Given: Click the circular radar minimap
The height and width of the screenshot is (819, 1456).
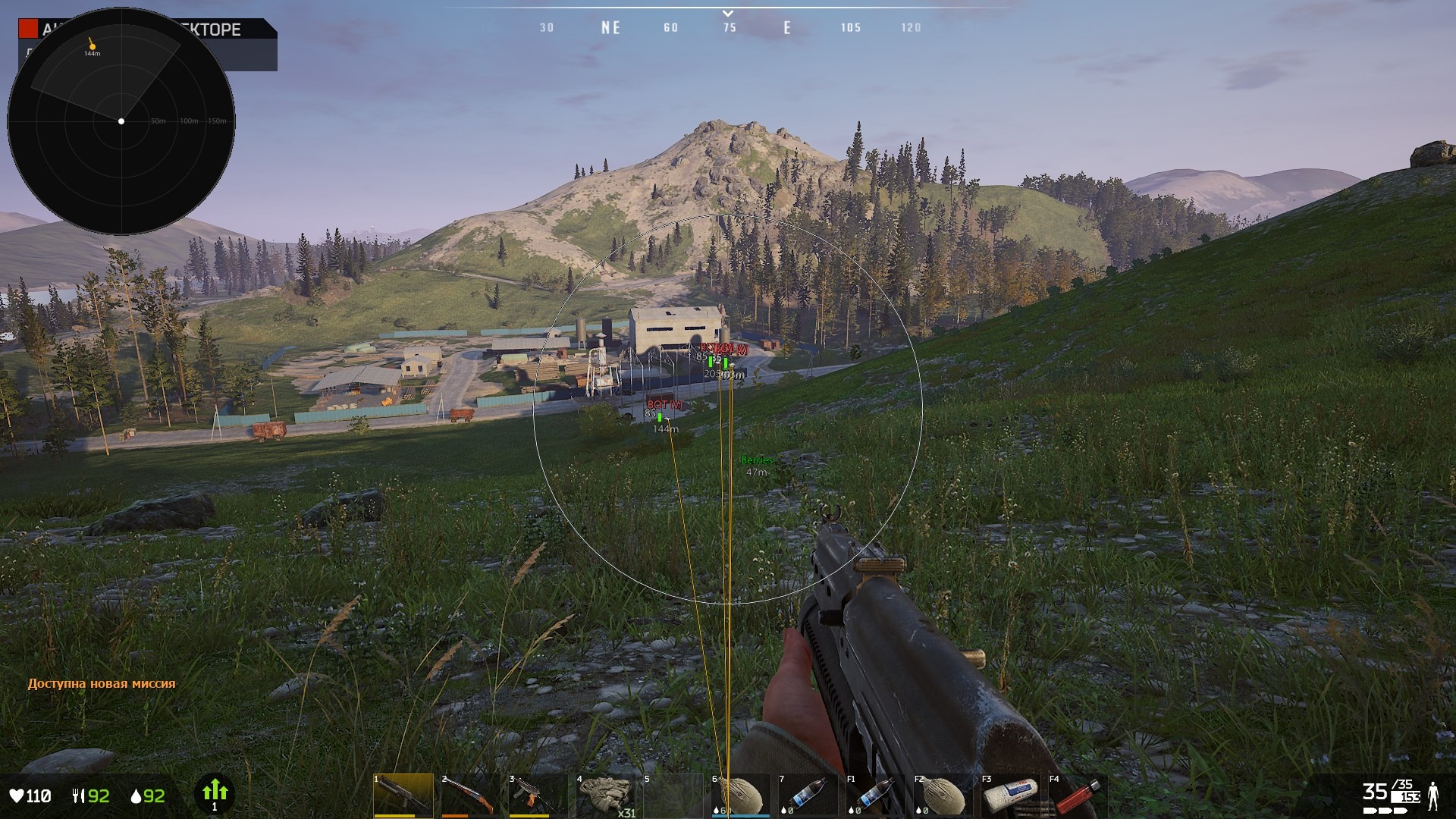Looking at the screenshot, I should pyautogui.click(x=121, y=121).
